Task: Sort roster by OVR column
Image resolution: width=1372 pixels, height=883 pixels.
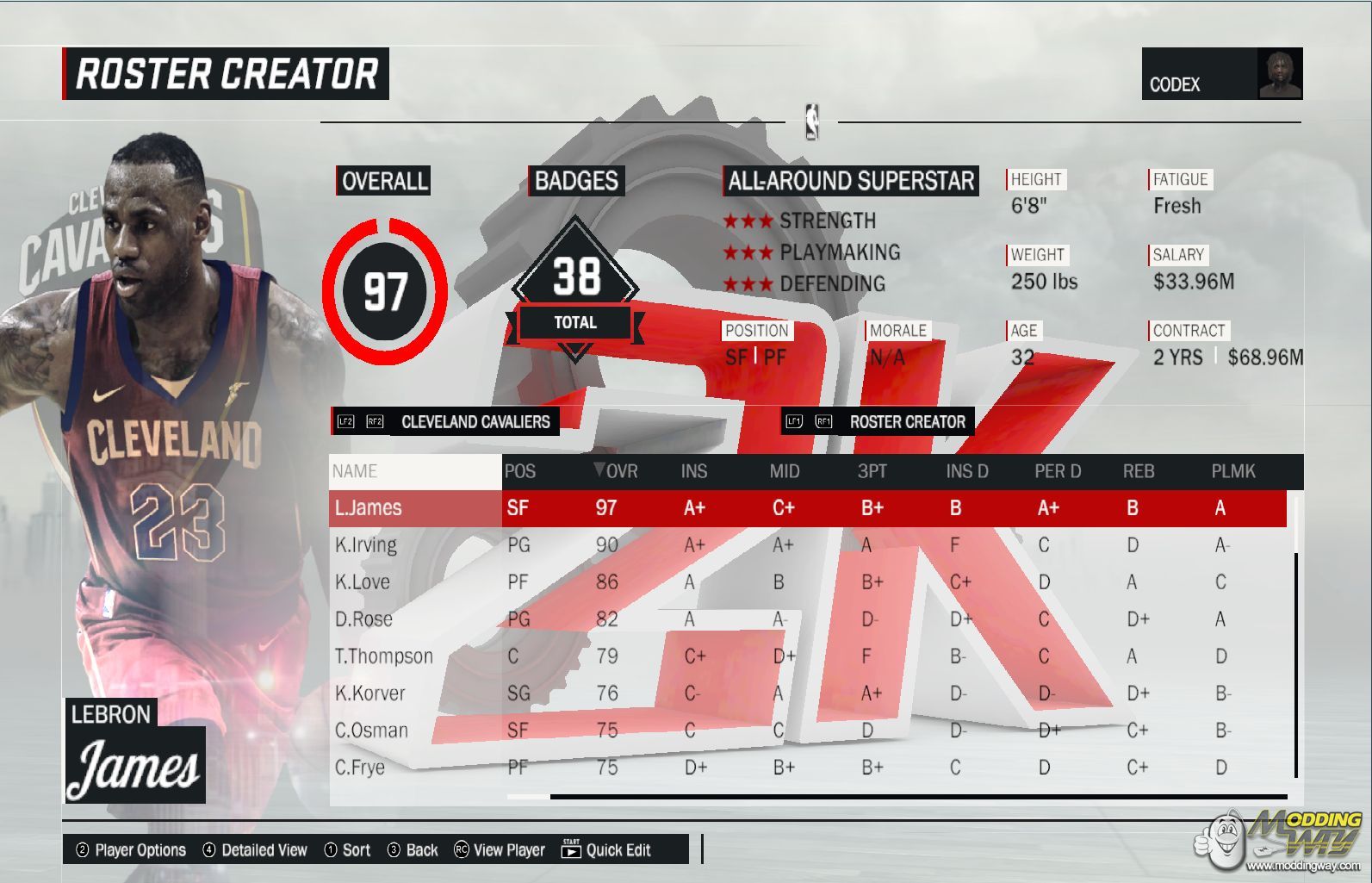Action: coord(617,471)
